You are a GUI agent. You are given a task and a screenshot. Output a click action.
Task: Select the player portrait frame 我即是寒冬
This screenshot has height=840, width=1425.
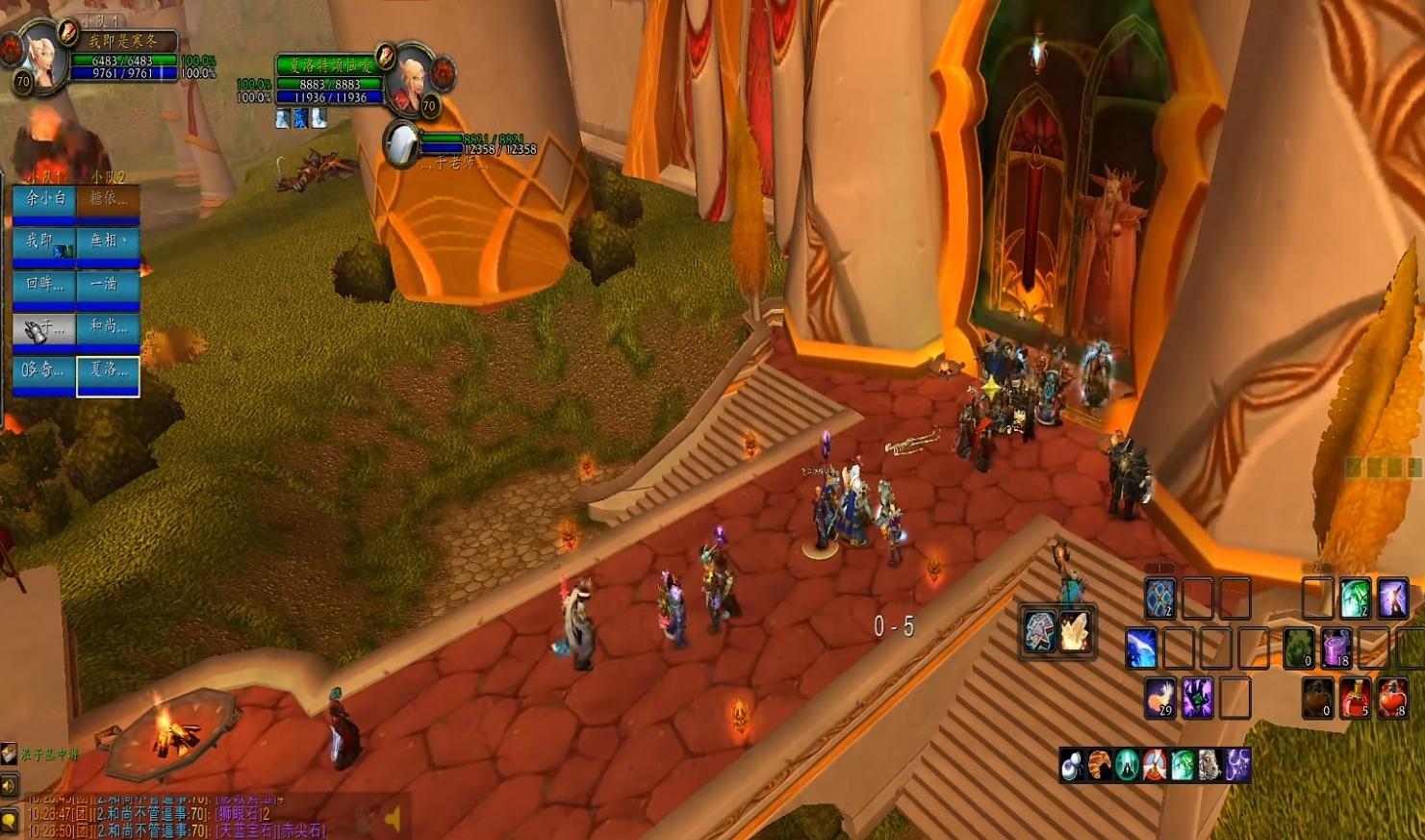coord(43,55)
